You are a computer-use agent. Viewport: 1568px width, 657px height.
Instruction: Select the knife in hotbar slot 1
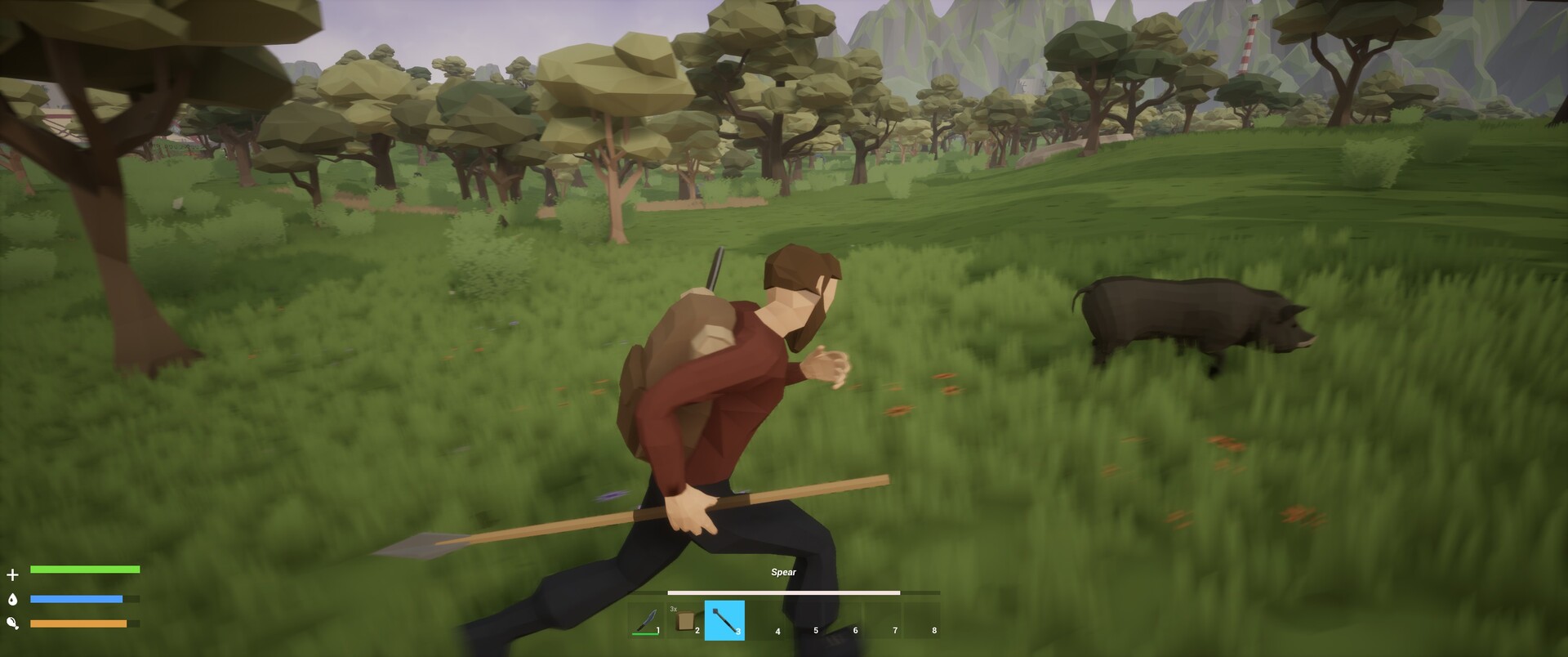(x=645, y=621)
